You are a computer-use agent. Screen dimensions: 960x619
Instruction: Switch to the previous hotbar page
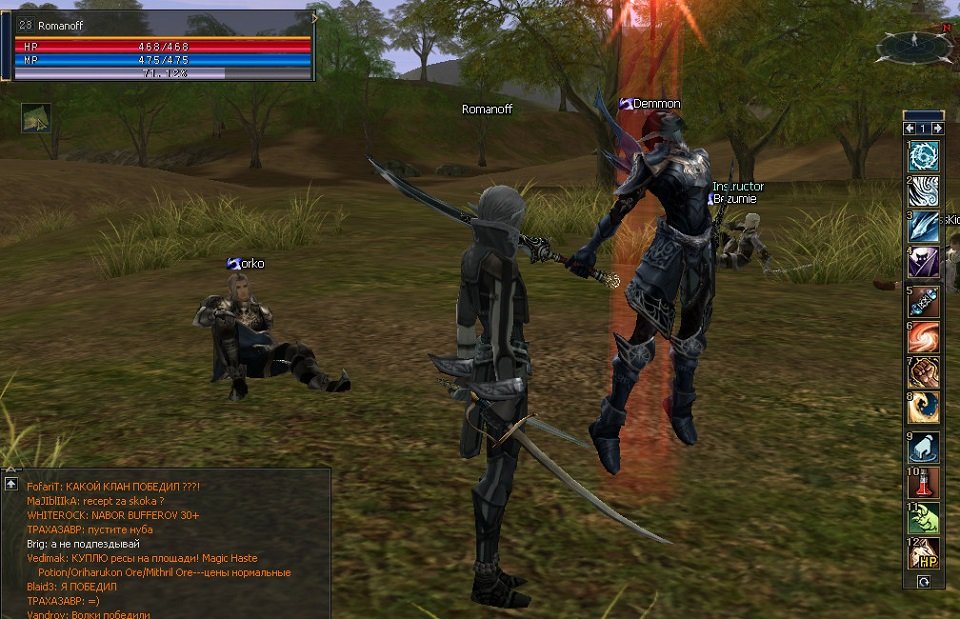(x=909, y=129)
